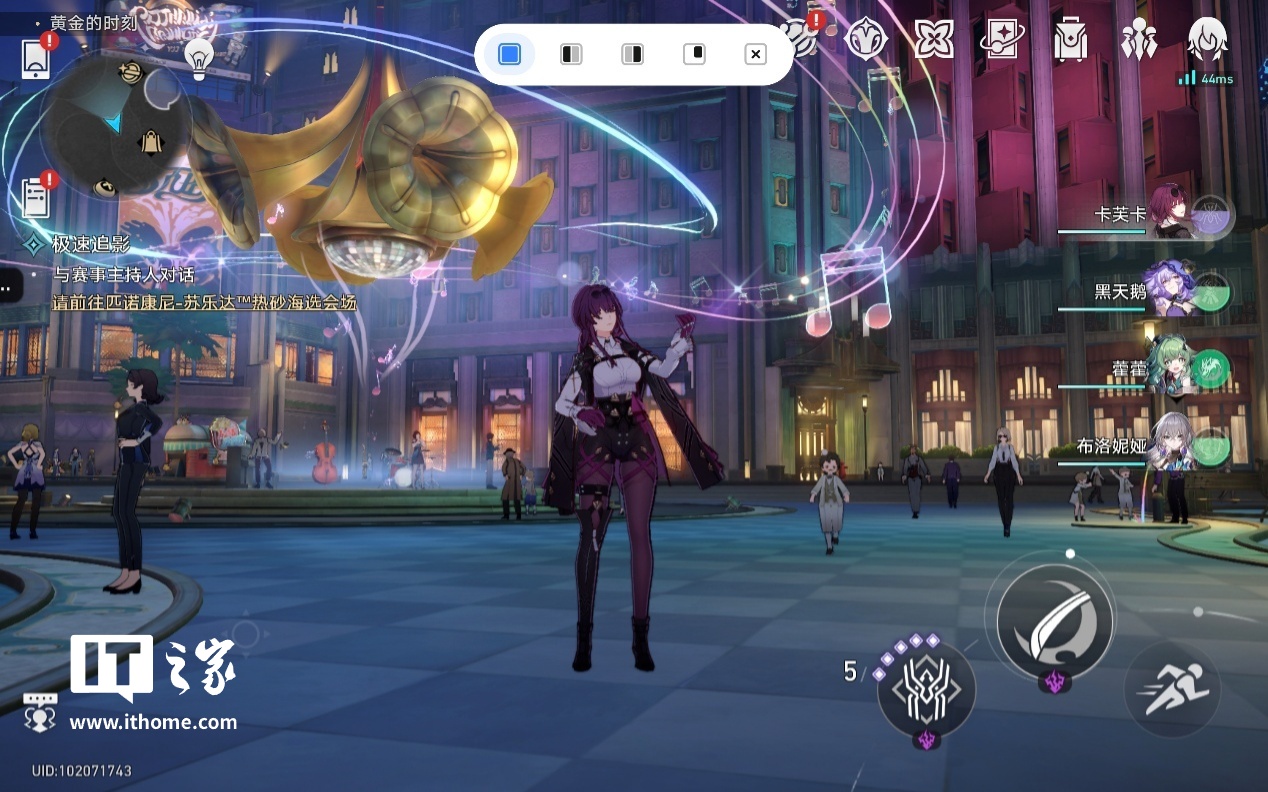Screen dimensions: 1268x792
Task: Open the mission clipboard icon
Action: click(x=36, y=197)
